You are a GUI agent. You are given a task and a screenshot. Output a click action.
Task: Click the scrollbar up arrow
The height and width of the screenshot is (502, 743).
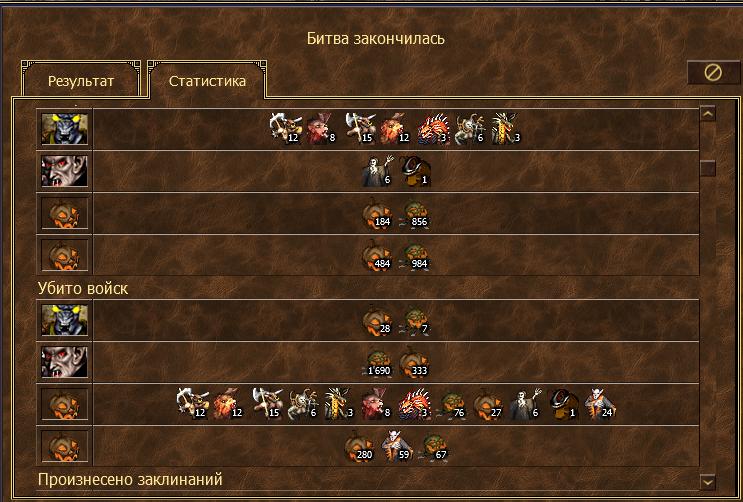click(x=708, y=114)
